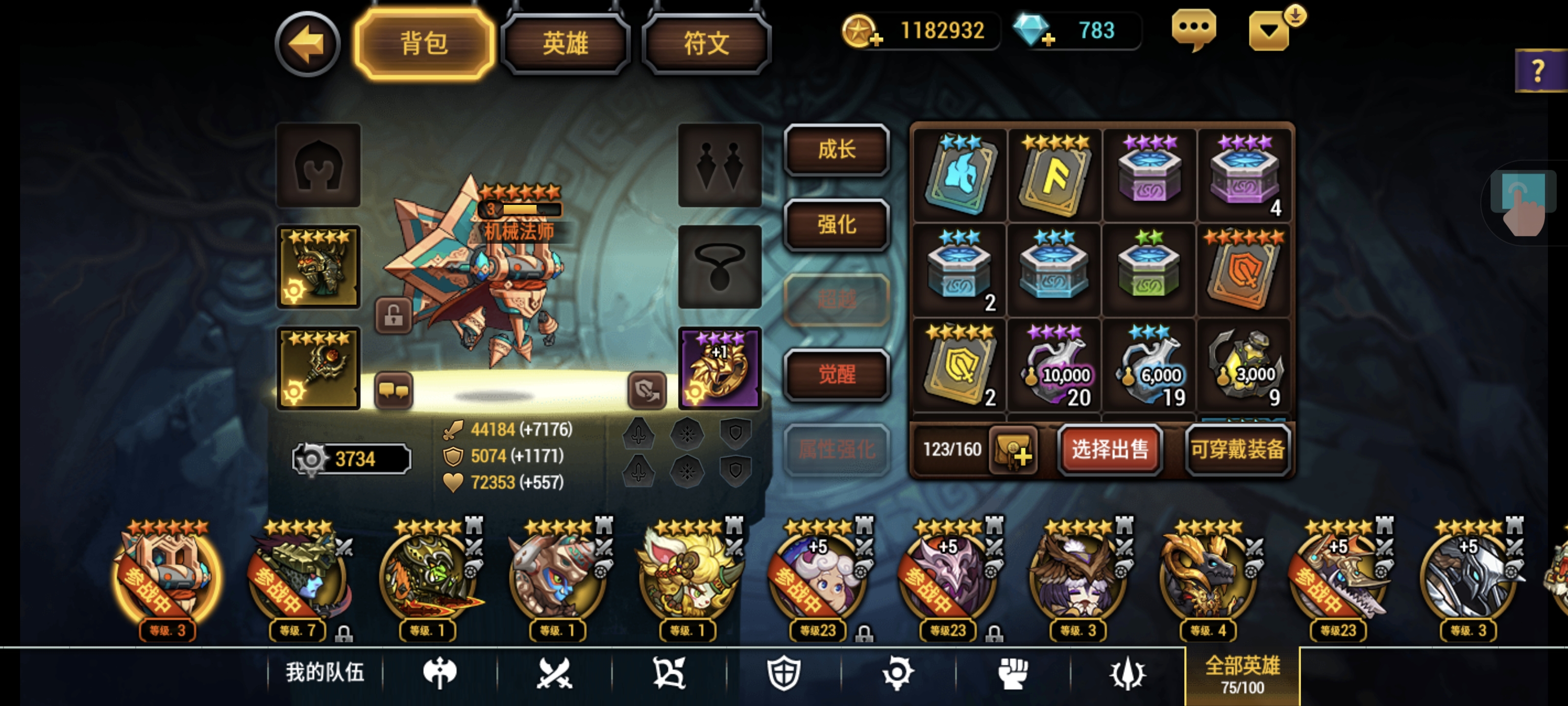Screen dimensions: 1568x706
Task: Click 选择出售 to sell items
Action: coord(1110,451)
